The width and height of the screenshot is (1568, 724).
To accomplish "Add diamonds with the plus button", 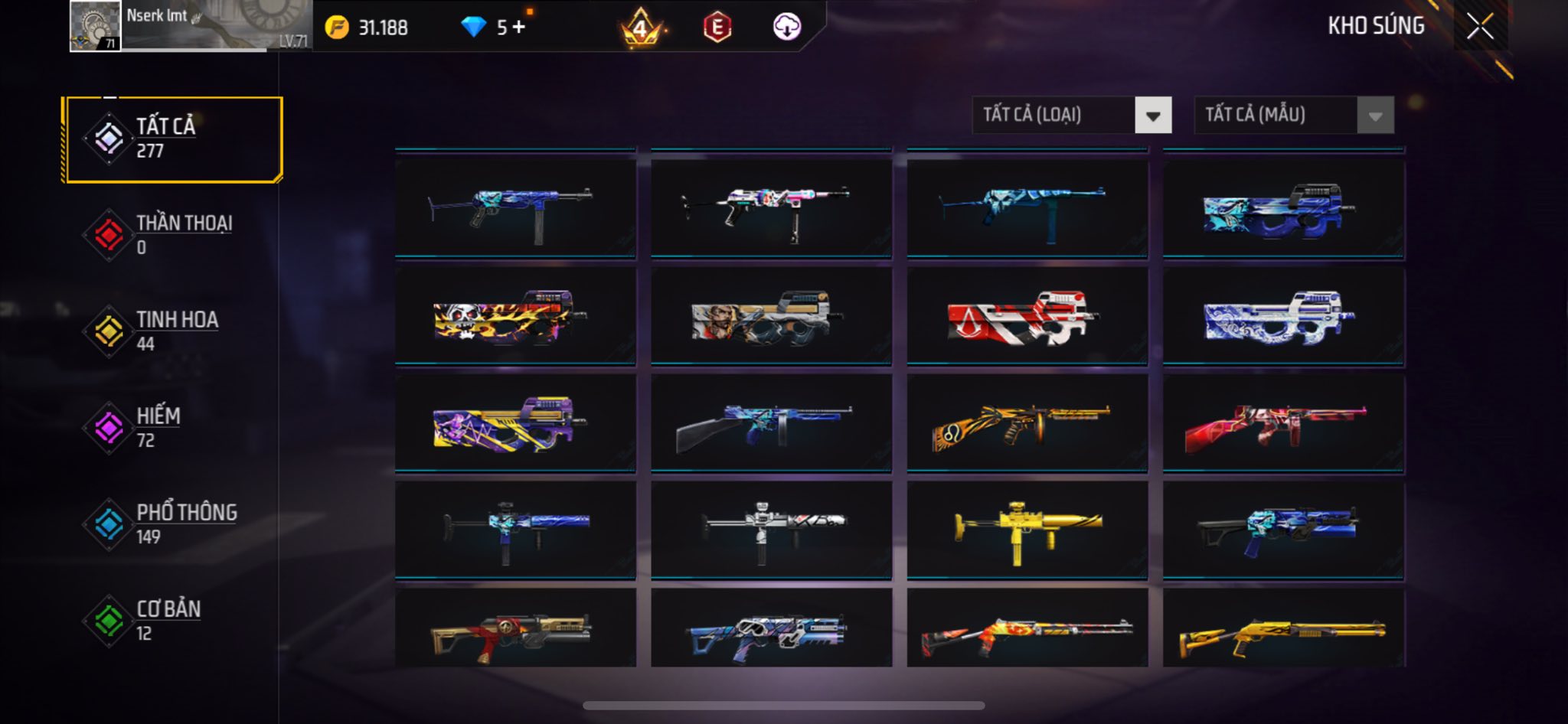I will pyautogui.click(x=519, y=28).
